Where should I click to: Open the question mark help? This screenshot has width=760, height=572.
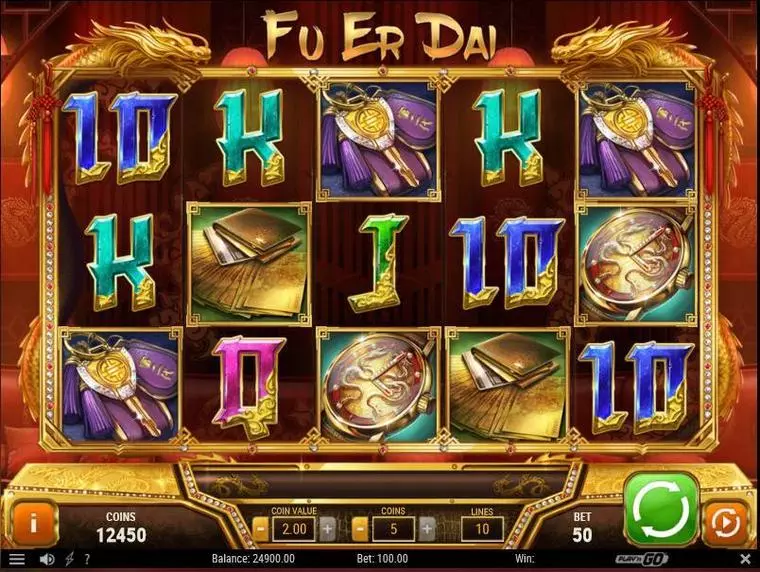click(x=88, y=559)
